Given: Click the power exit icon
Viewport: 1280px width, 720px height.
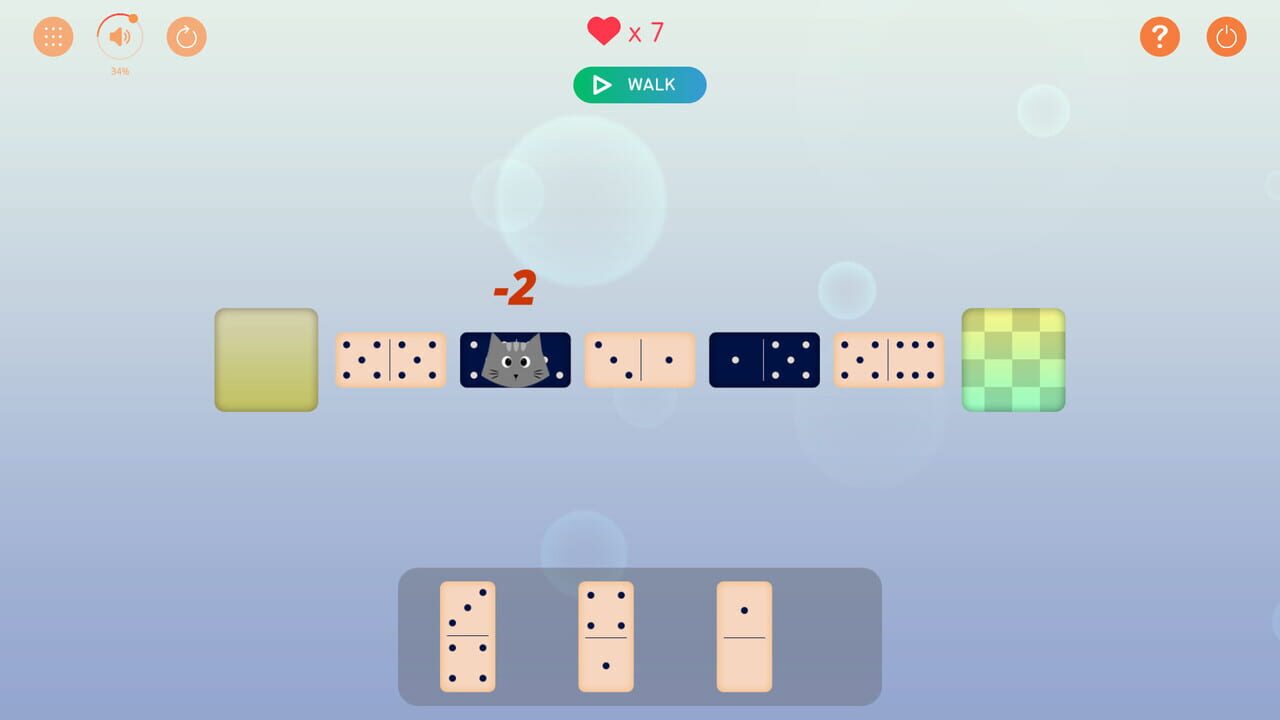Looking at the screenshot, I should [1226, 36].
